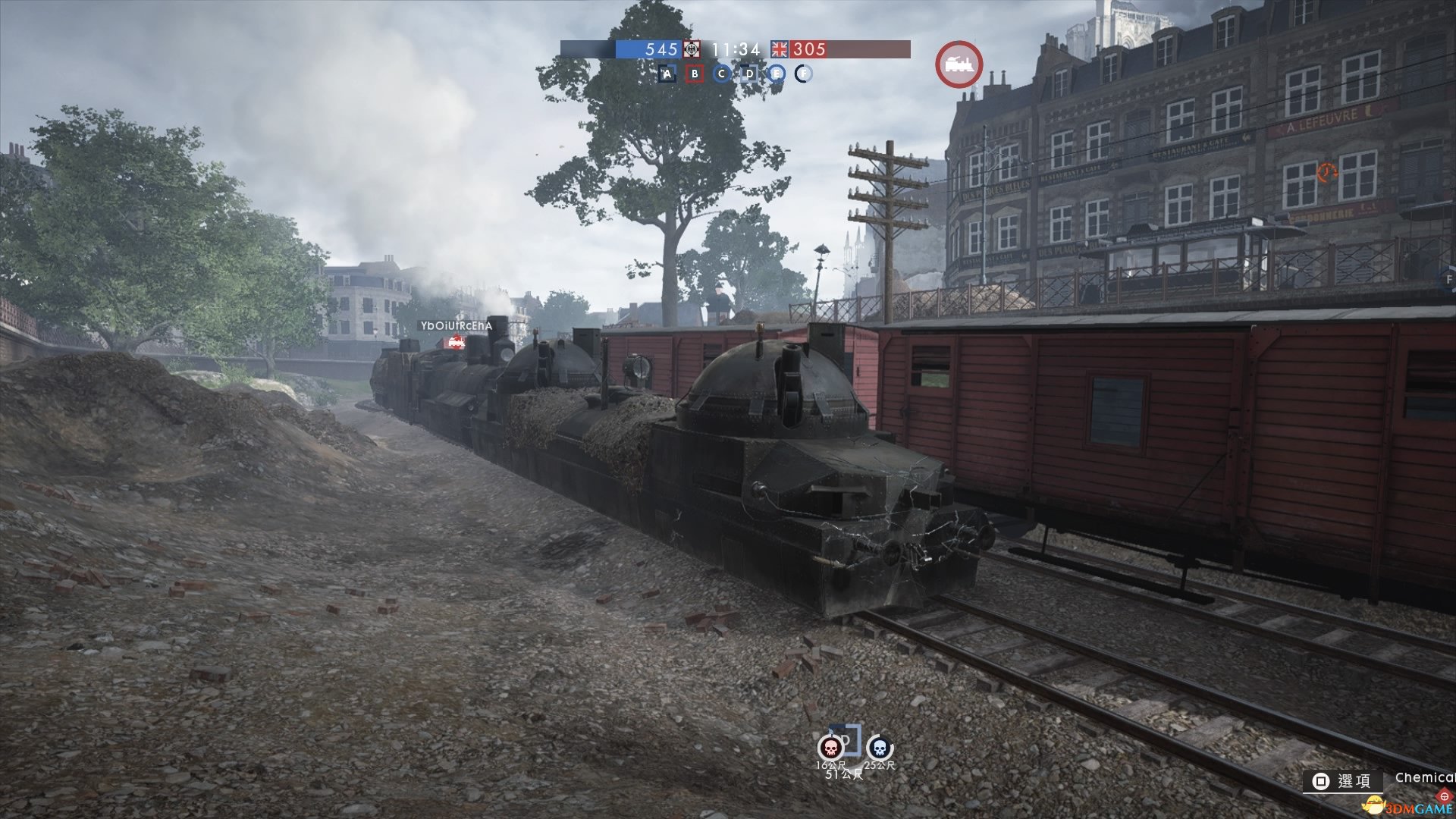Select the blue skull marker
The height and width of the screenshot is (819, 1456).
tap(879, 748)
